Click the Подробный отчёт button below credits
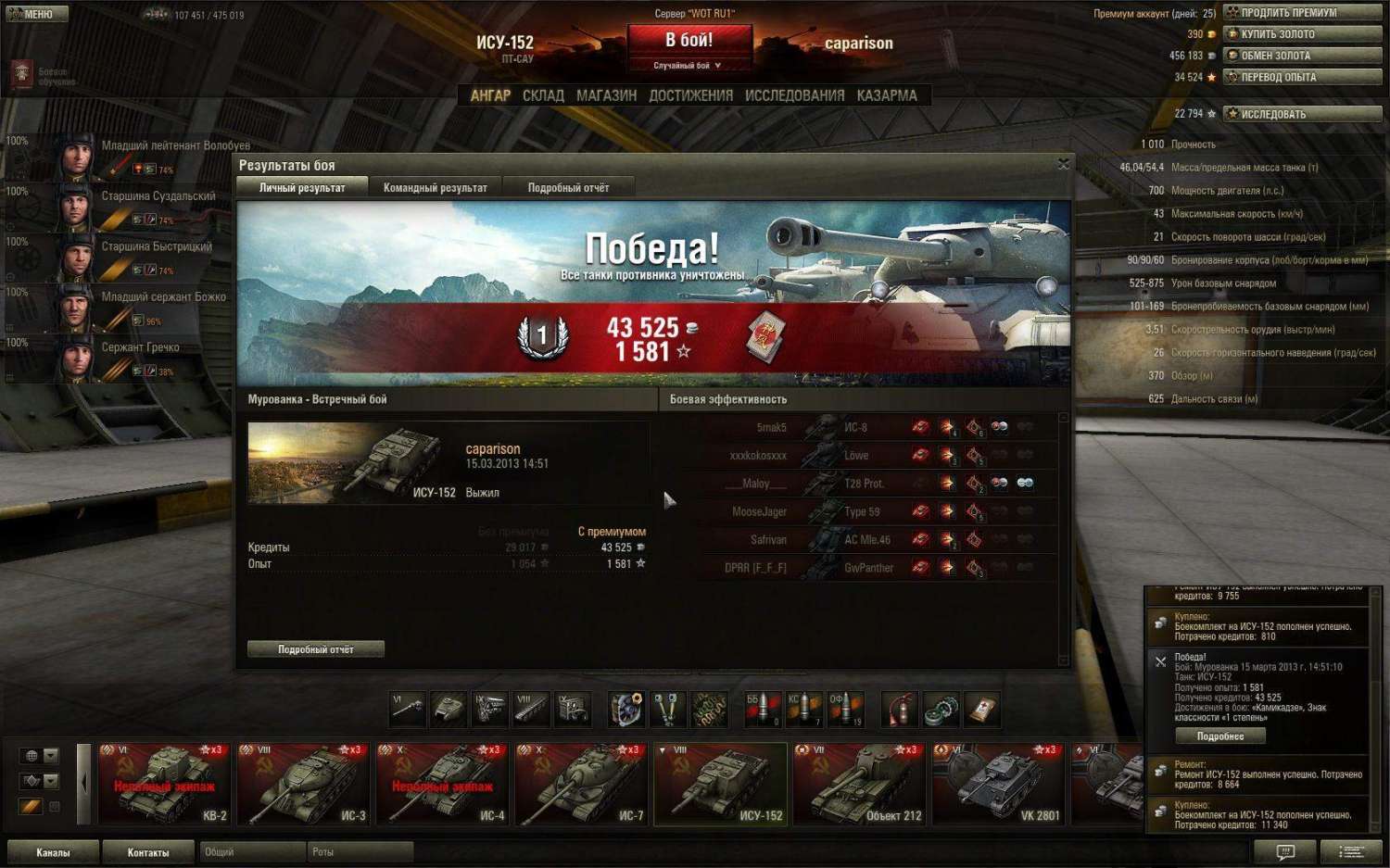Viewport: 1390px width, 868px height. (315, 649)
